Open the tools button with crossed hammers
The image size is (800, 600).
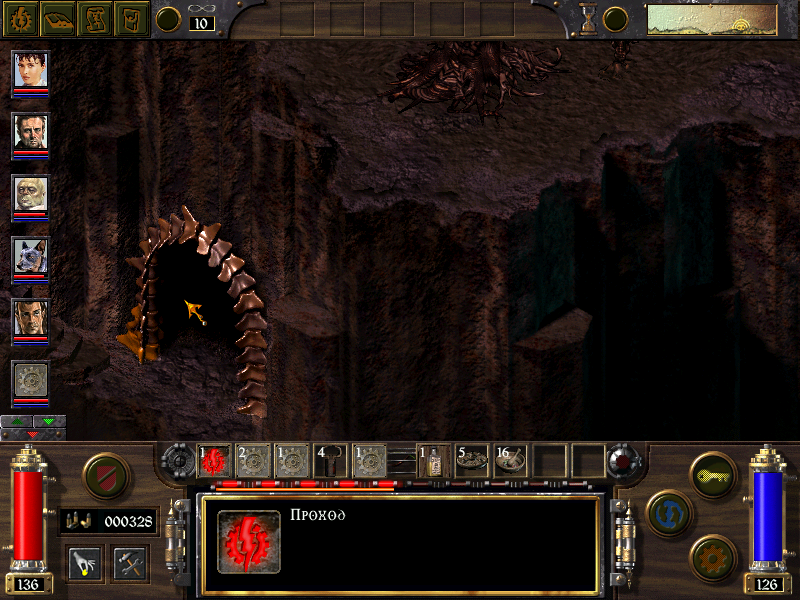pyautogui.click(x=129, y=561)
